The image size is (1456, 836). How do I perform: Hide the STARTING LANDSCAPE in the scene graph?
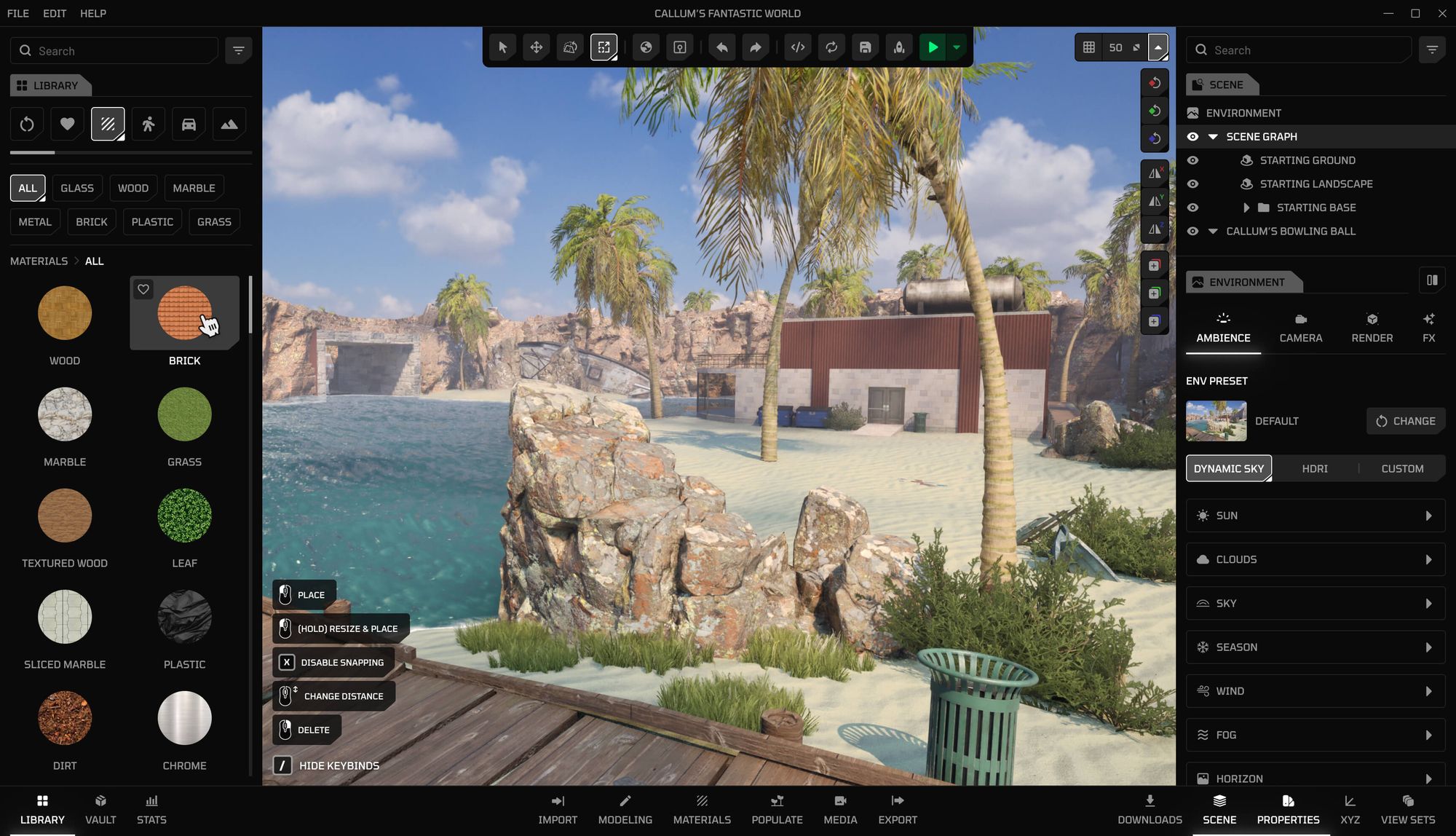1192,184
